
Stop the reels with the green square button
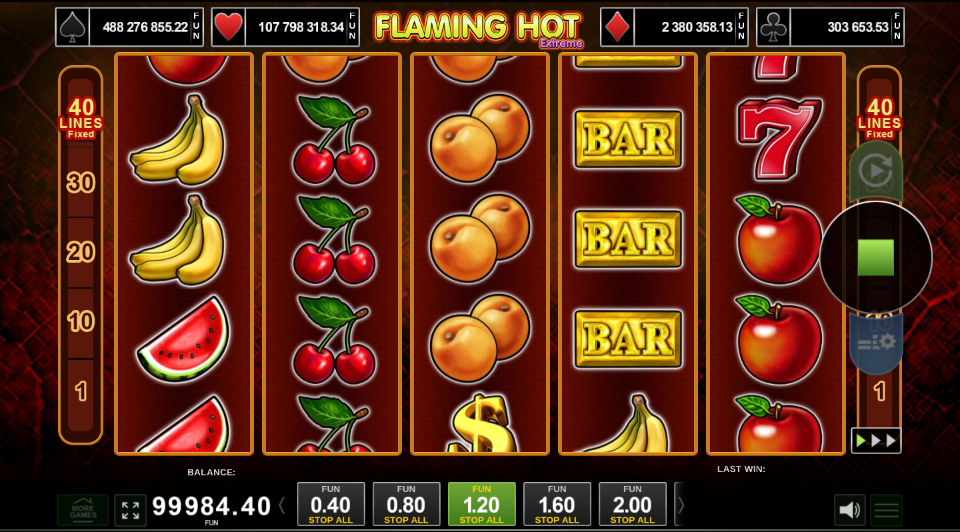pyautogui.click(x=875, y=258)
